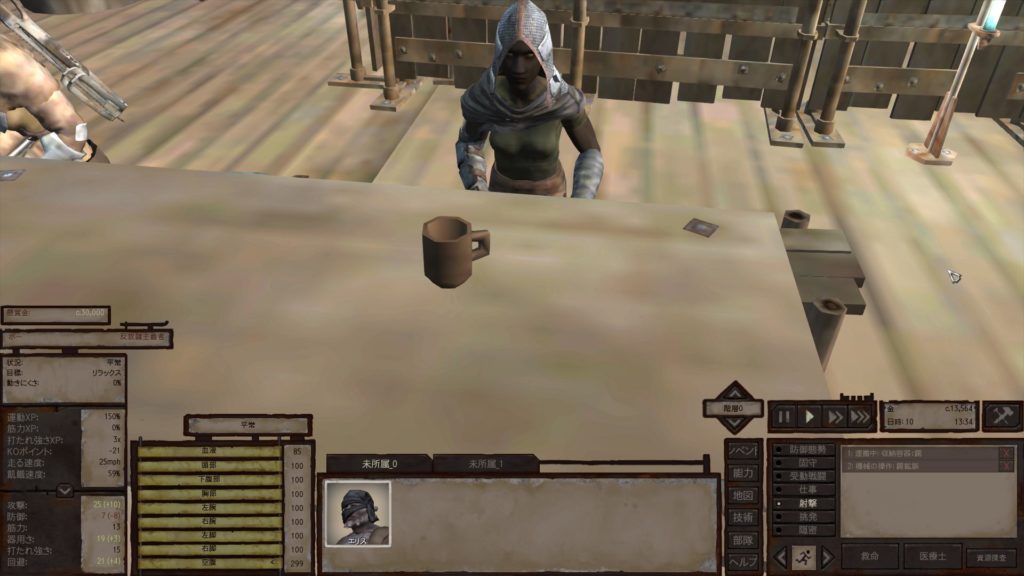Open the 技術 research panel
The width and height of the screenshot is (1024, 576).
point(741,517)
